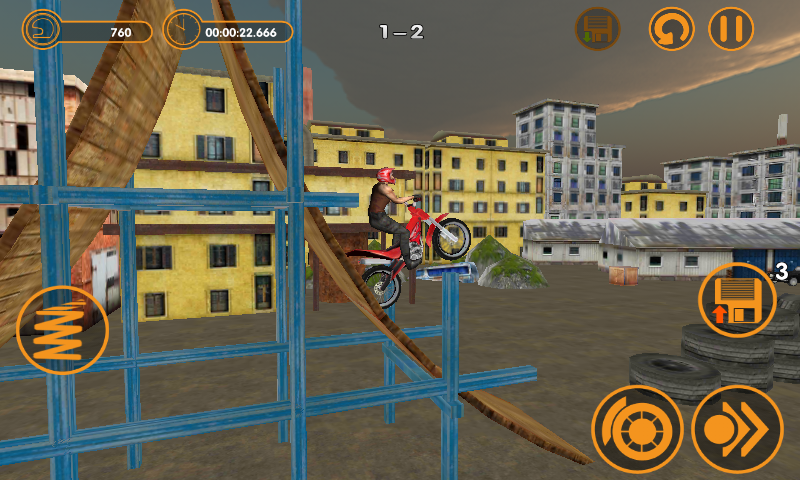800x480 pixels.
Task: Hit the brake pedal button
Action: 637,430
